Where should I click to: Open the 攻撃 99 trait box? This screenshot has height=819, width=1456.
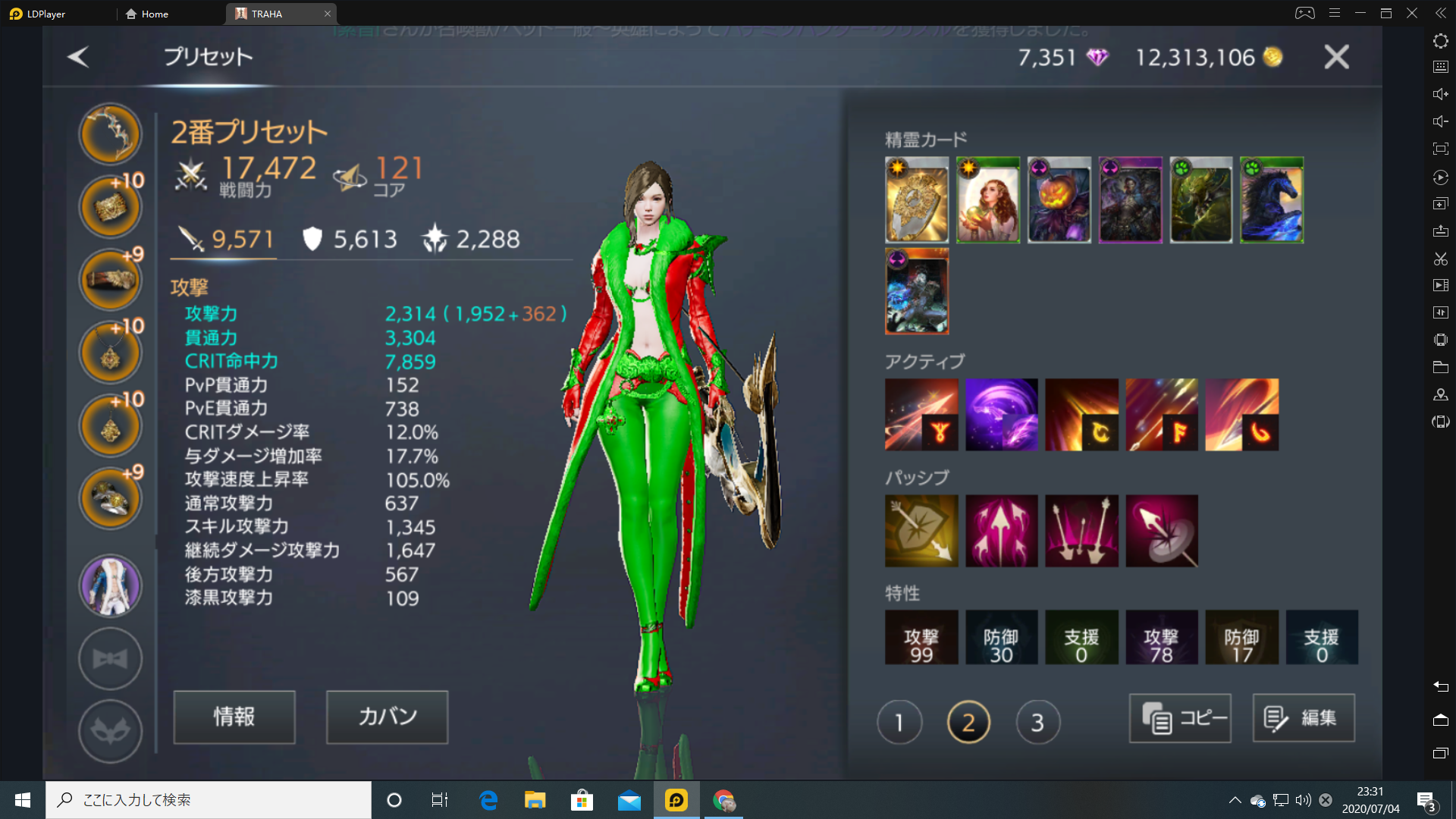click(x=921, y=638)
